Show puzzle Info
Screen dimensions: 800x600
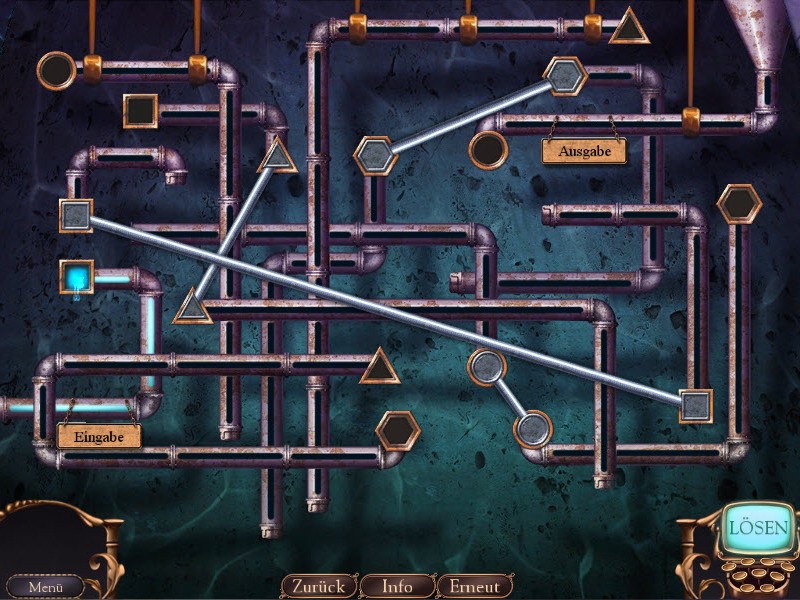coord(397,586)
